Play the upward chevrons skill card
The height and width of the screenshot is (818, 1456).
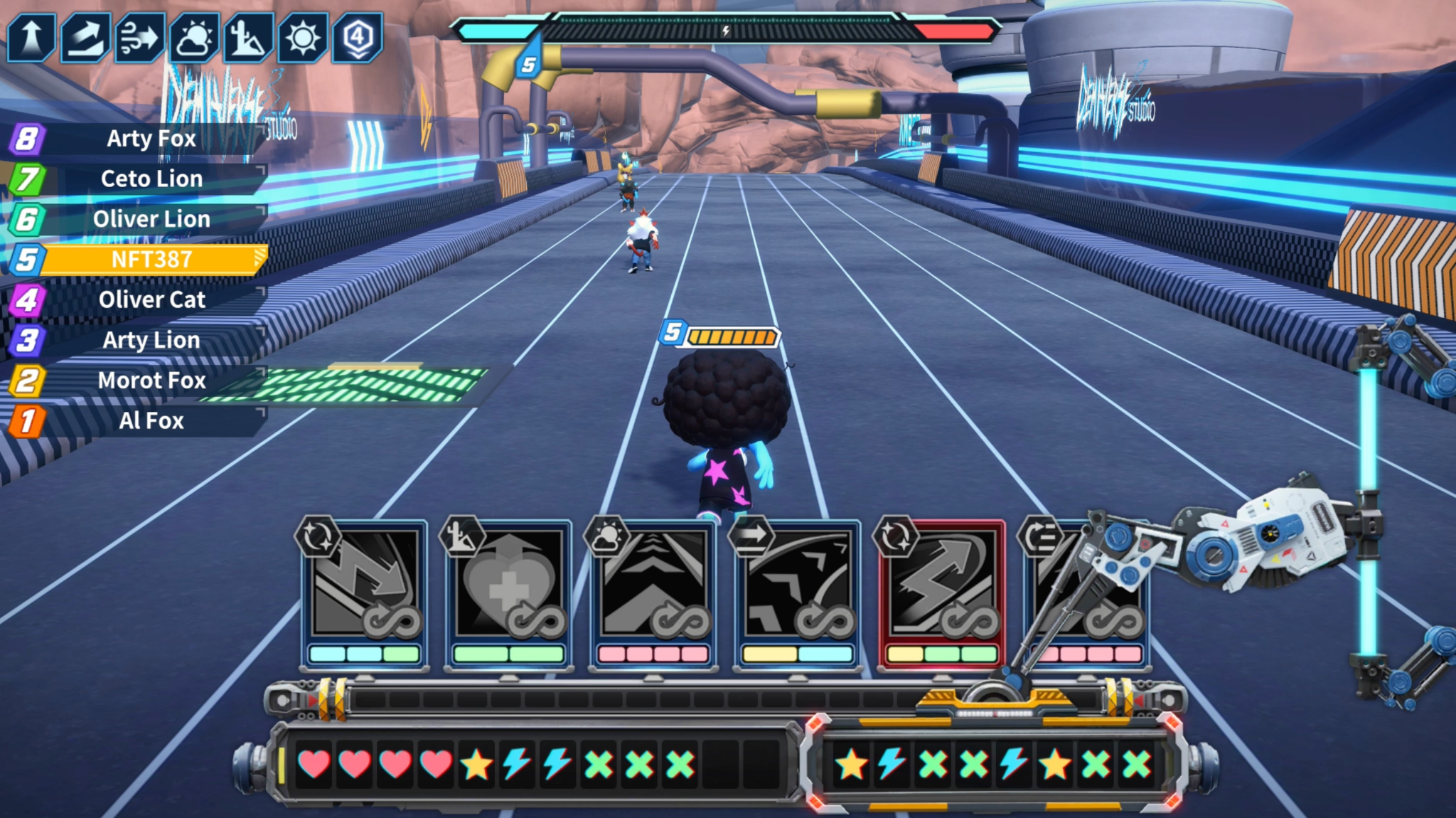click(653, 594)
